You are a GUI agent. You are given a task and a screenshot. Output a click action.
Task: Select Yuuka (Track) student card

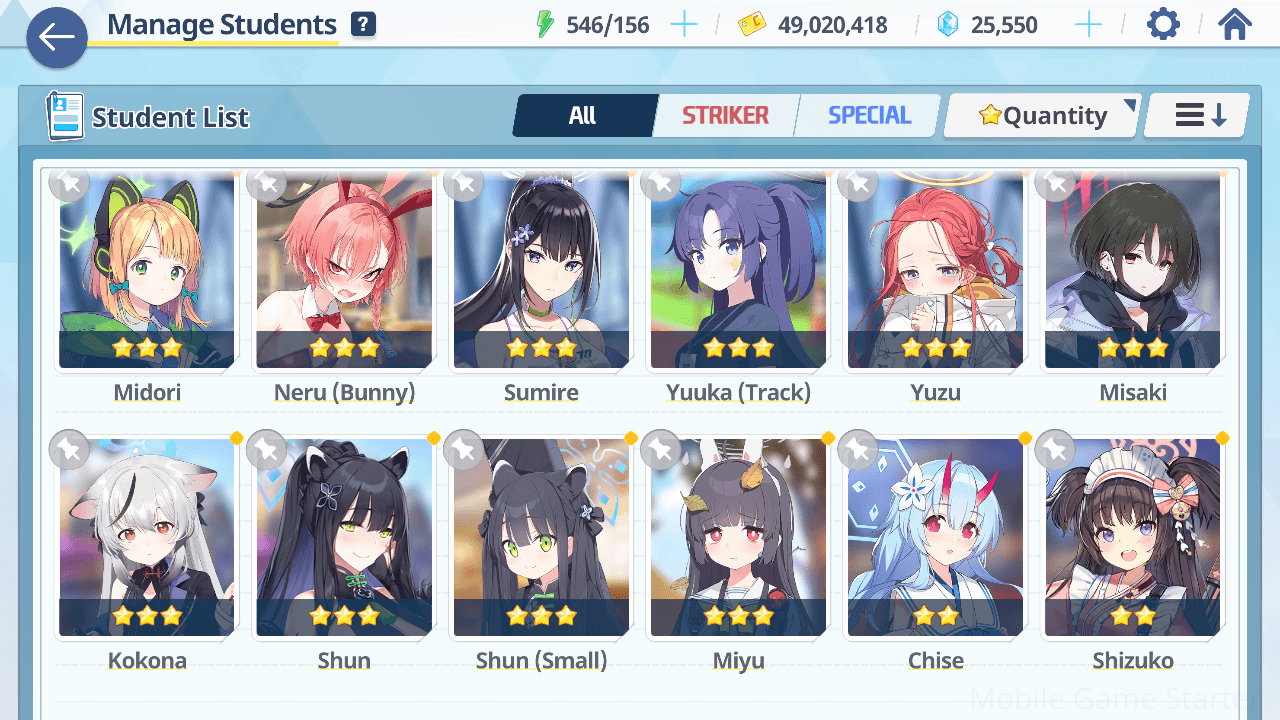pos(738,270)
